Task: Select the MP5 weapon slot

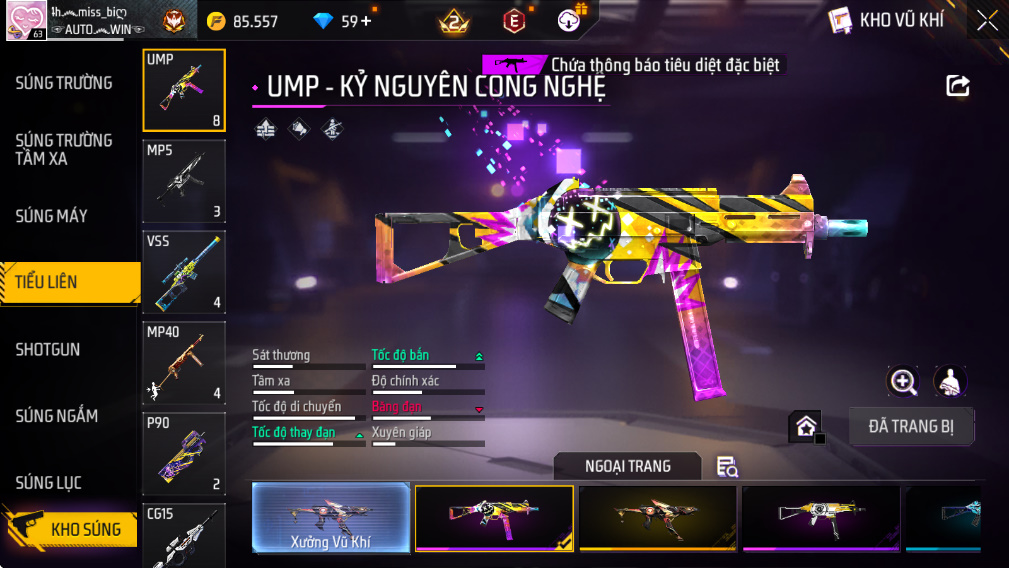Action: 184,181
